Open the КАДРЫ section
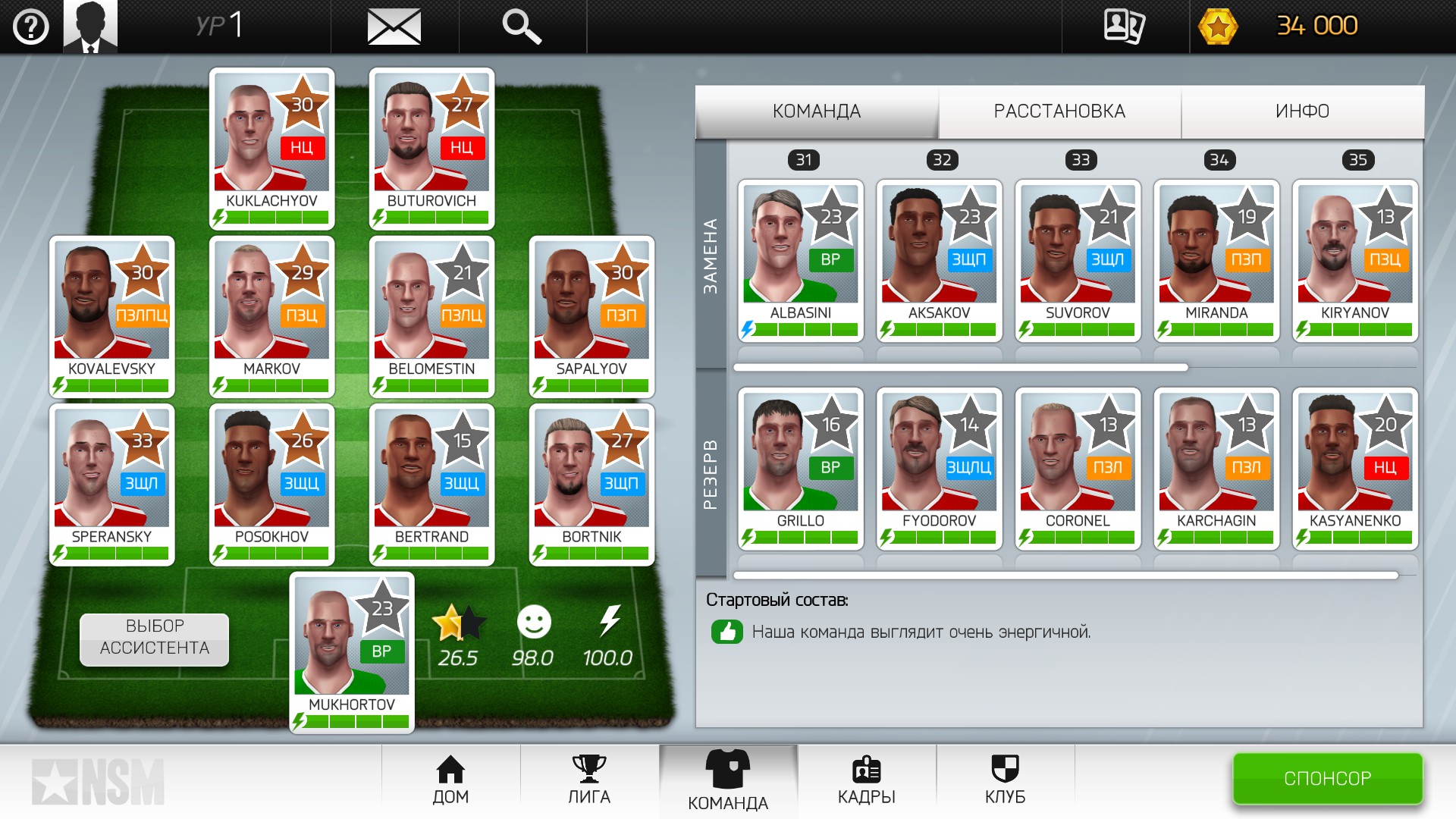The image size is (1456, 819). click(866, 781)
